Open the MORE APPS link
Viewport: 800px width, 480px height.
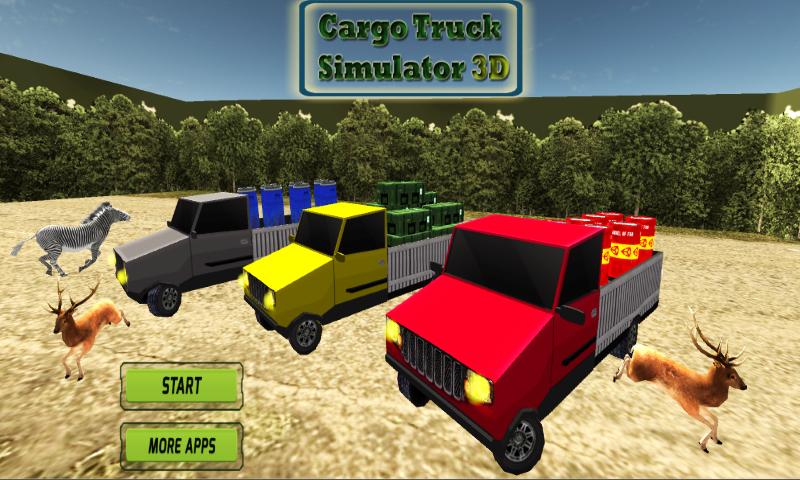coord(181,442)
